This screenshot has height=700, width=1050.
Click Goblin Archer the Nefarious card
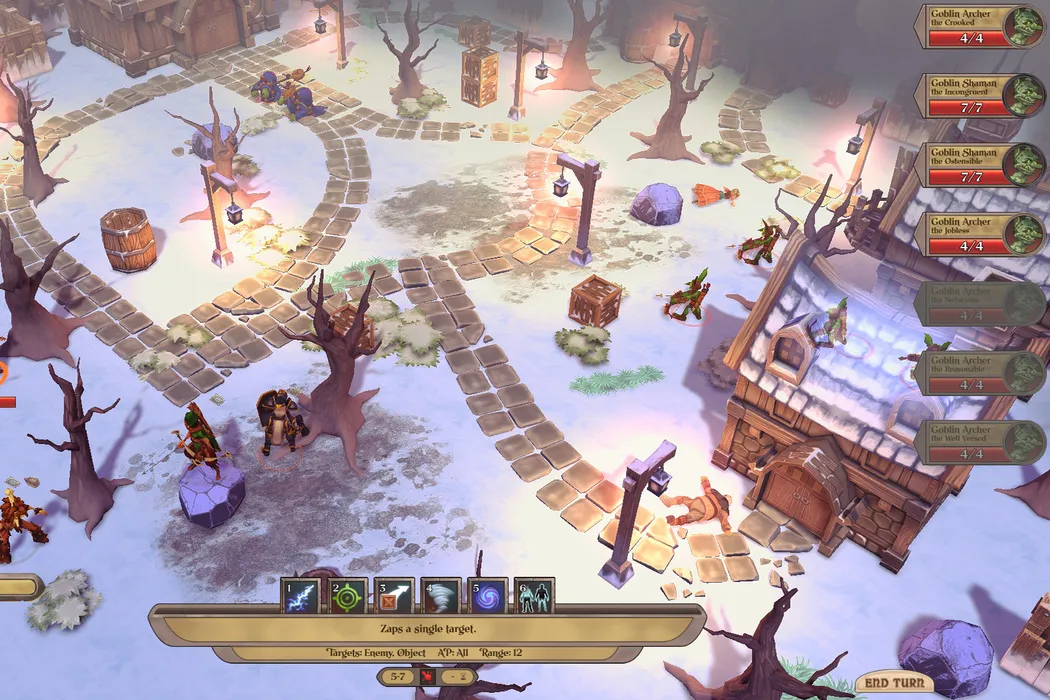pos(975,303)
